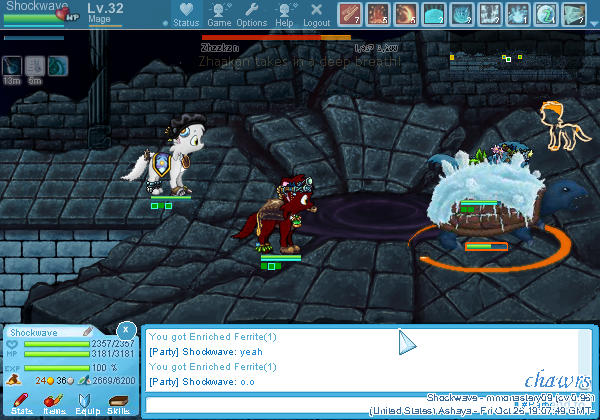The width and height of the screenshot is (600, 420).
Task: Activate the green orb skill marked 2
Action: (x=545, y=14)
